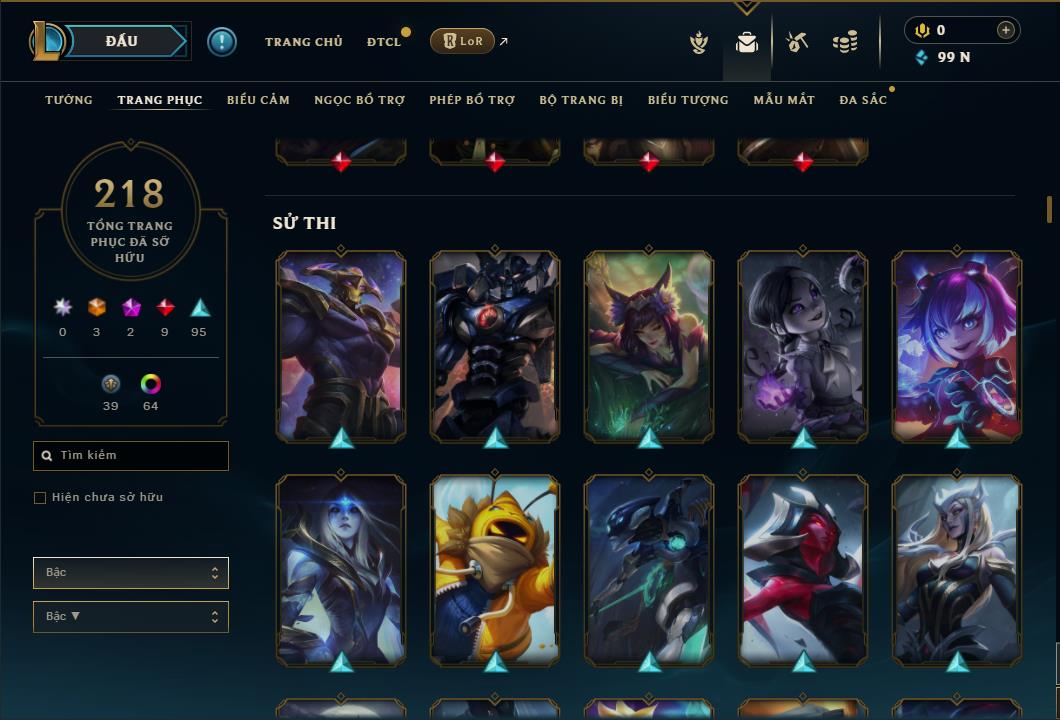This screenshot has width=1060, height=720.
Task: Open the BIỂU TƯỢNG tab
Action: point(688,100)
